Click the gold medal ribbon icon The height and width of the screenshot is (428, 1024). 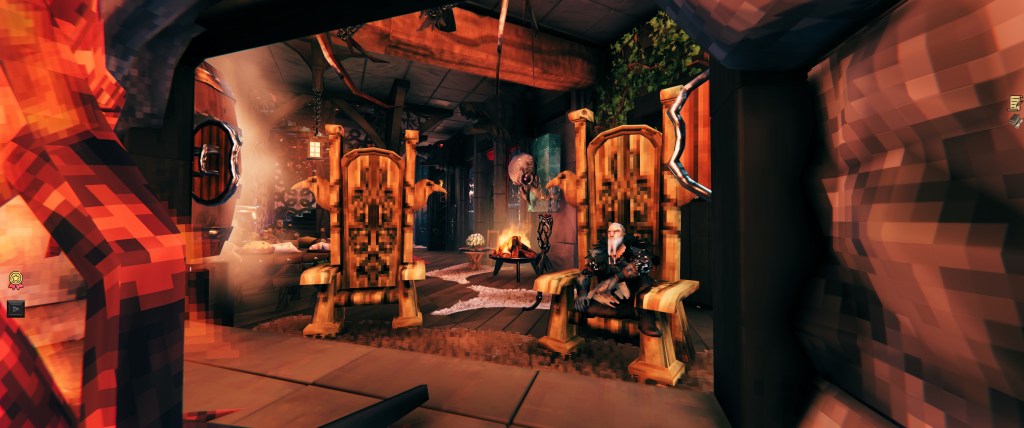coord(16,281)
